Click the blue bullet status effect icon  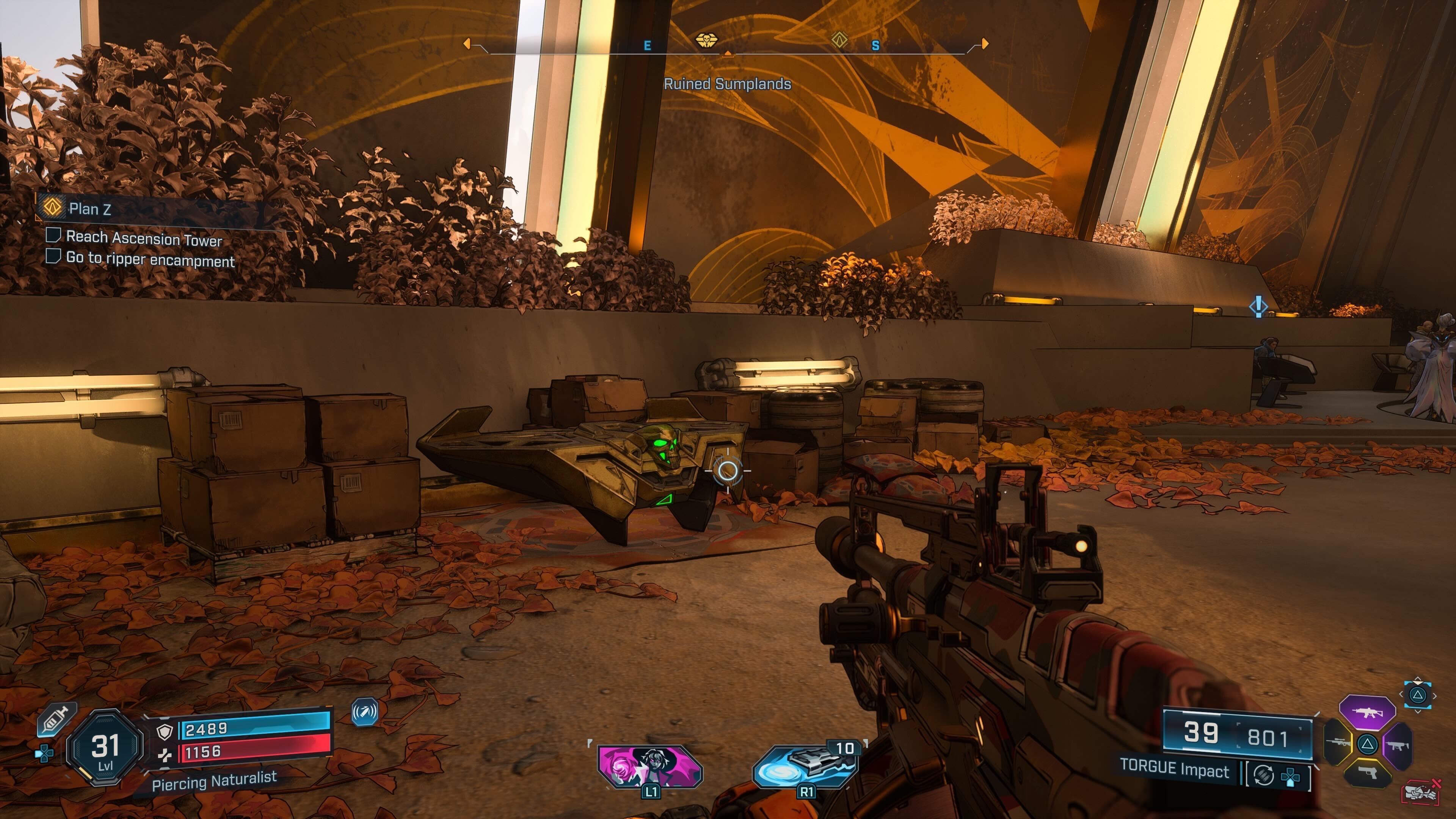(364, 712)
